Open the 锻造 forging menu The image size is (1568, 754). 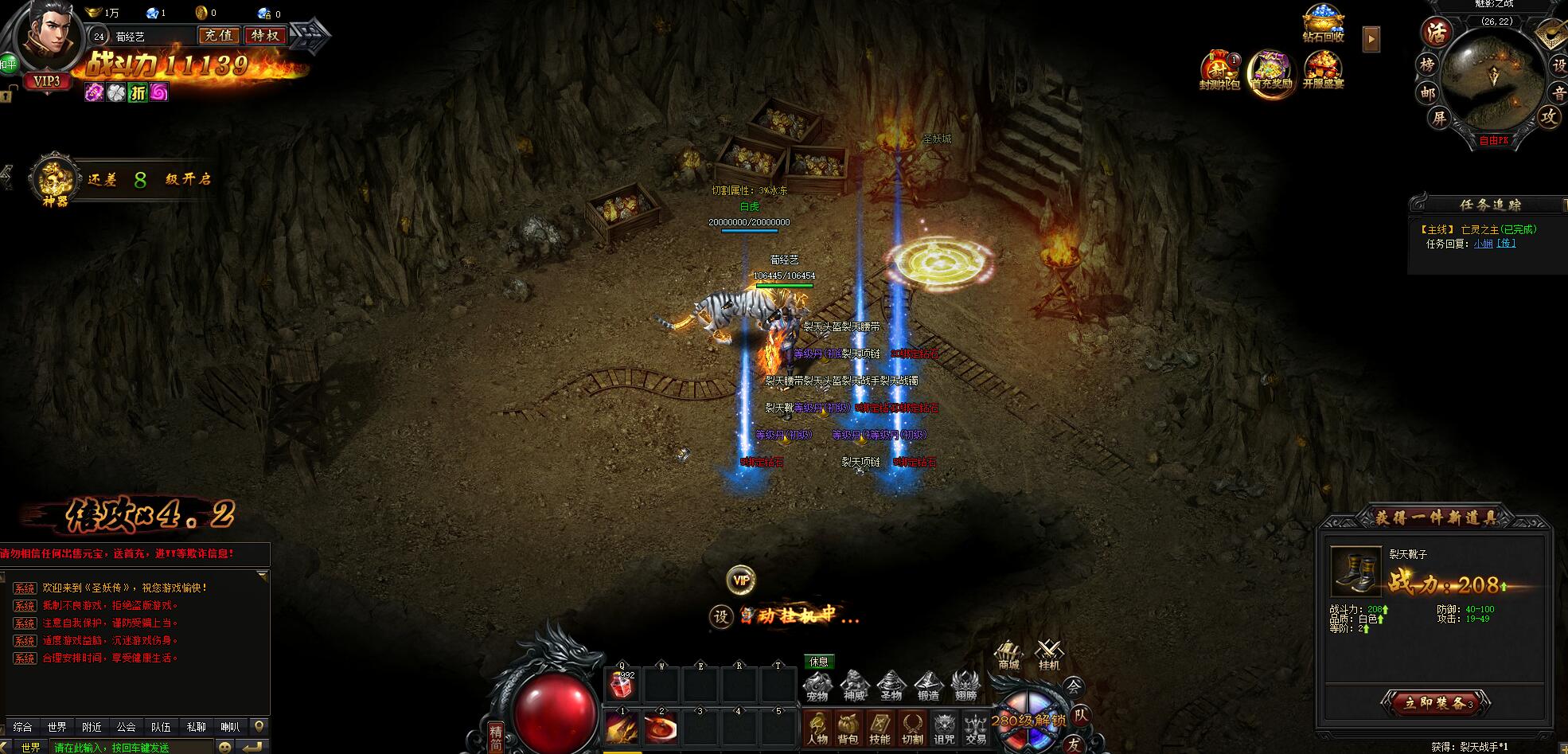[928, 686]
